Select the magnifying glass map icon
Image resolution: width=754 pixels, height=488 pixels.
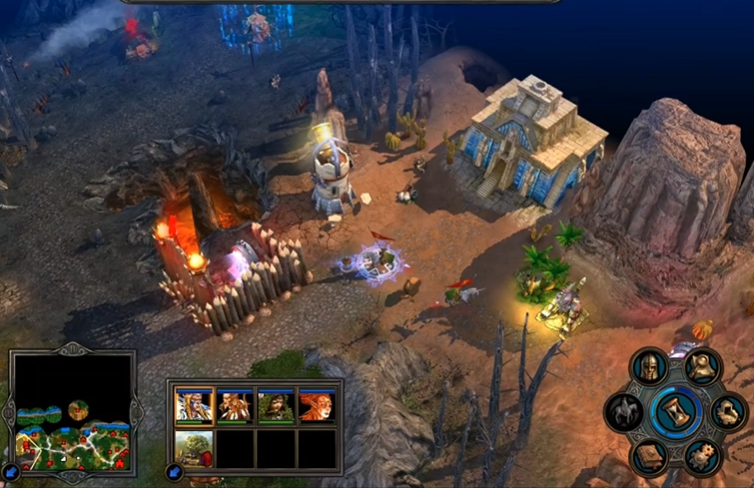[x=704, y=367]
